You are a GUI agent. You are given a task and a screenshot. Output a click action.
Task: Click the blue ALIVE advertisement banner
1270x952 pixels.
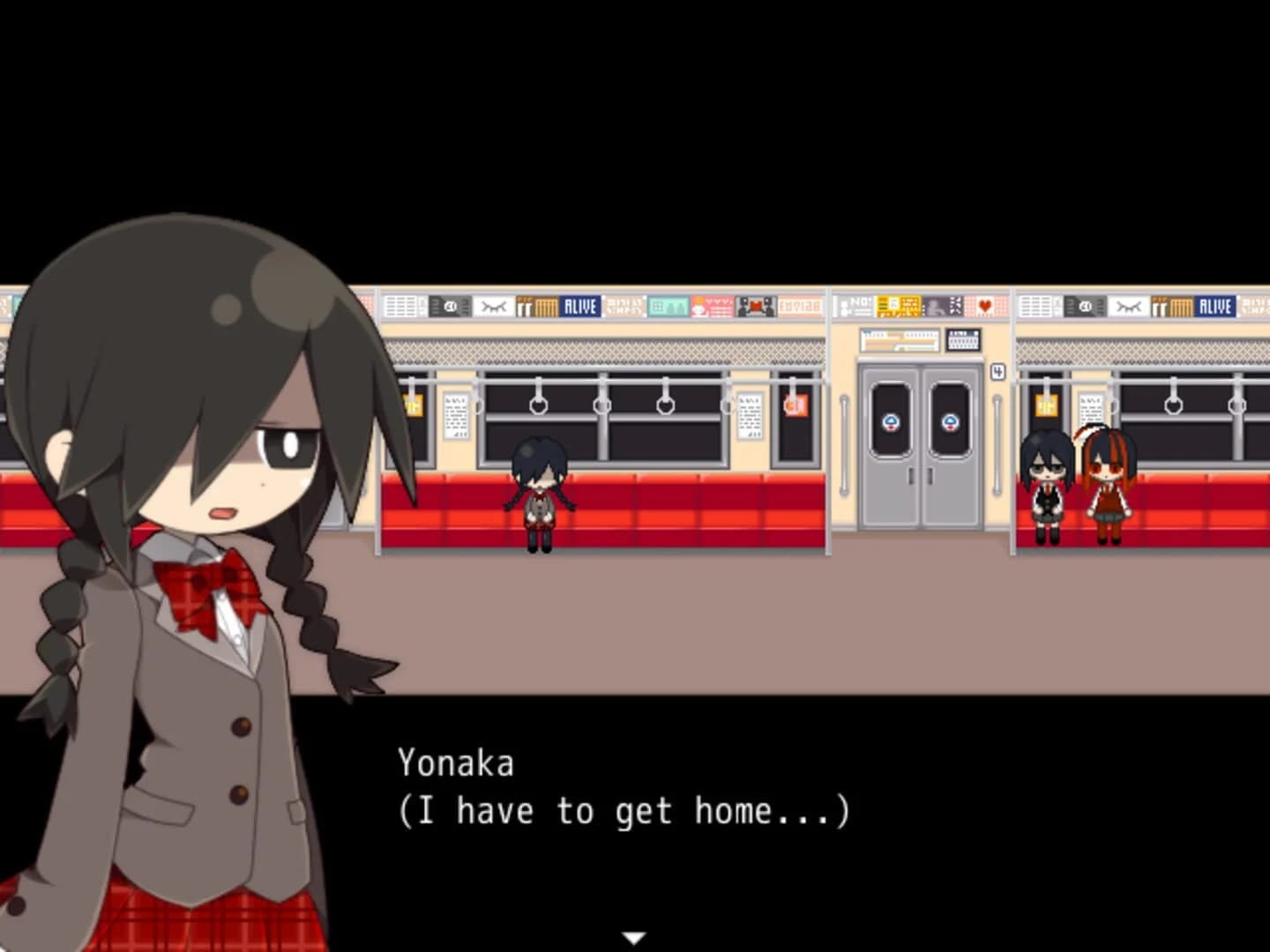click(579, 305)
